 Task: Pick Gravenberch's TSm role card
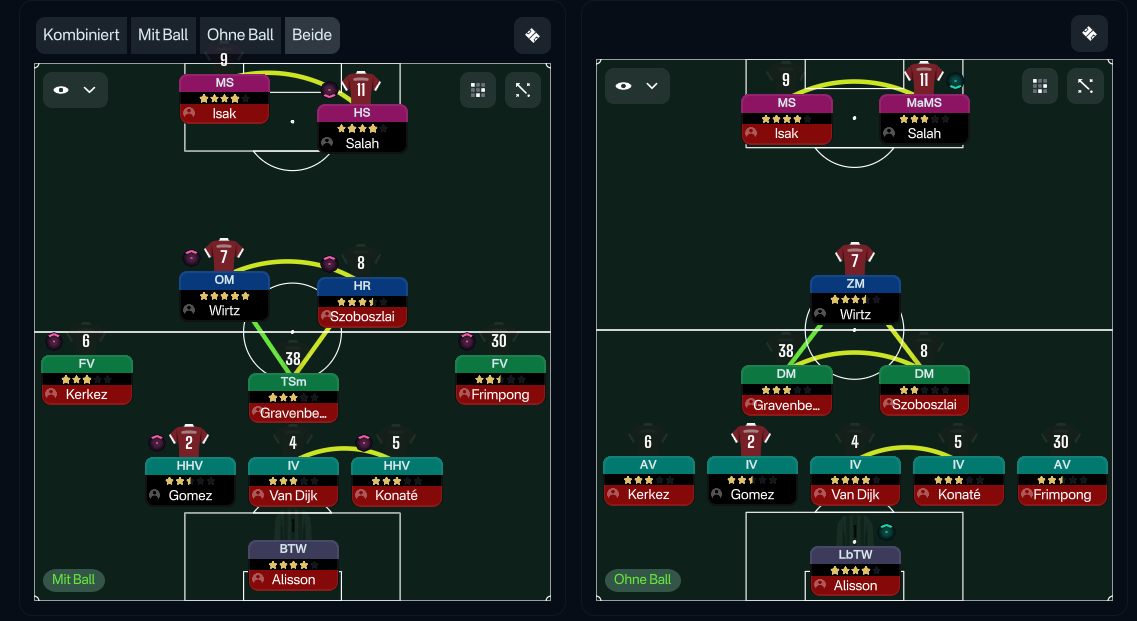coord(293,397)
